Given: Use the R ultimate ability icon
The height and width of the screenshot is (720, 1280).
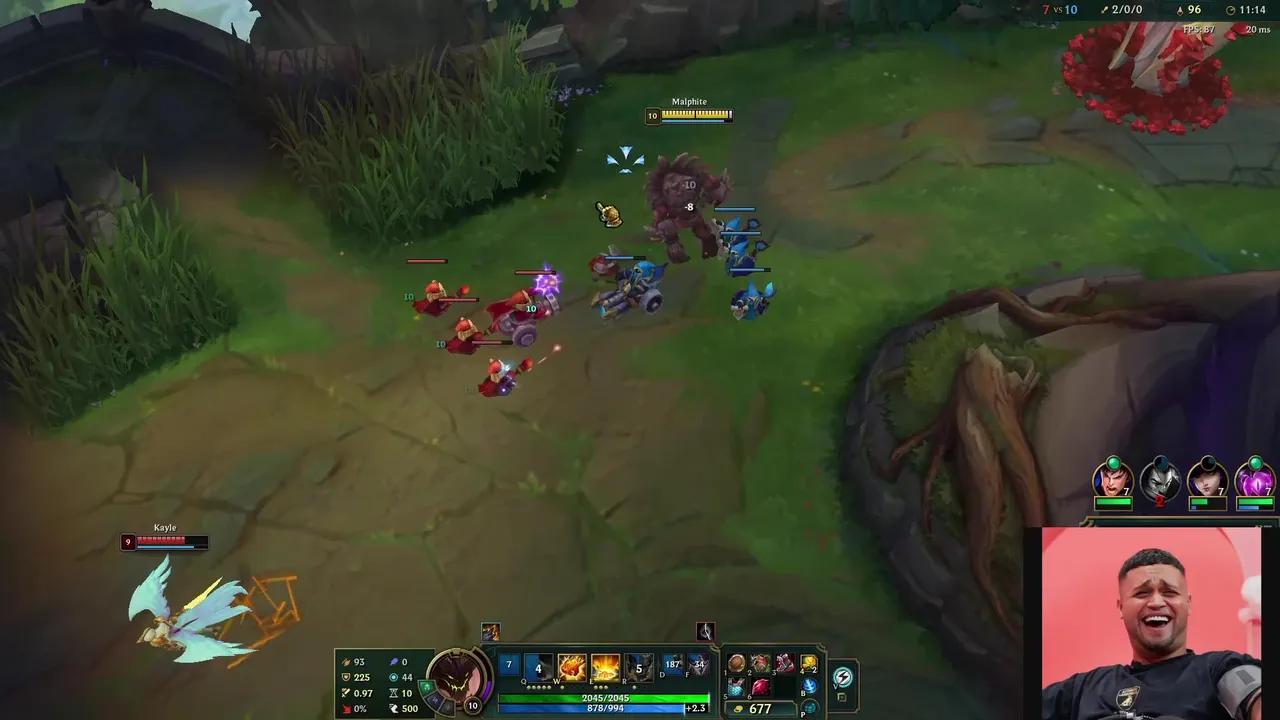Looking at the screenshot, I should click(640, 666).
